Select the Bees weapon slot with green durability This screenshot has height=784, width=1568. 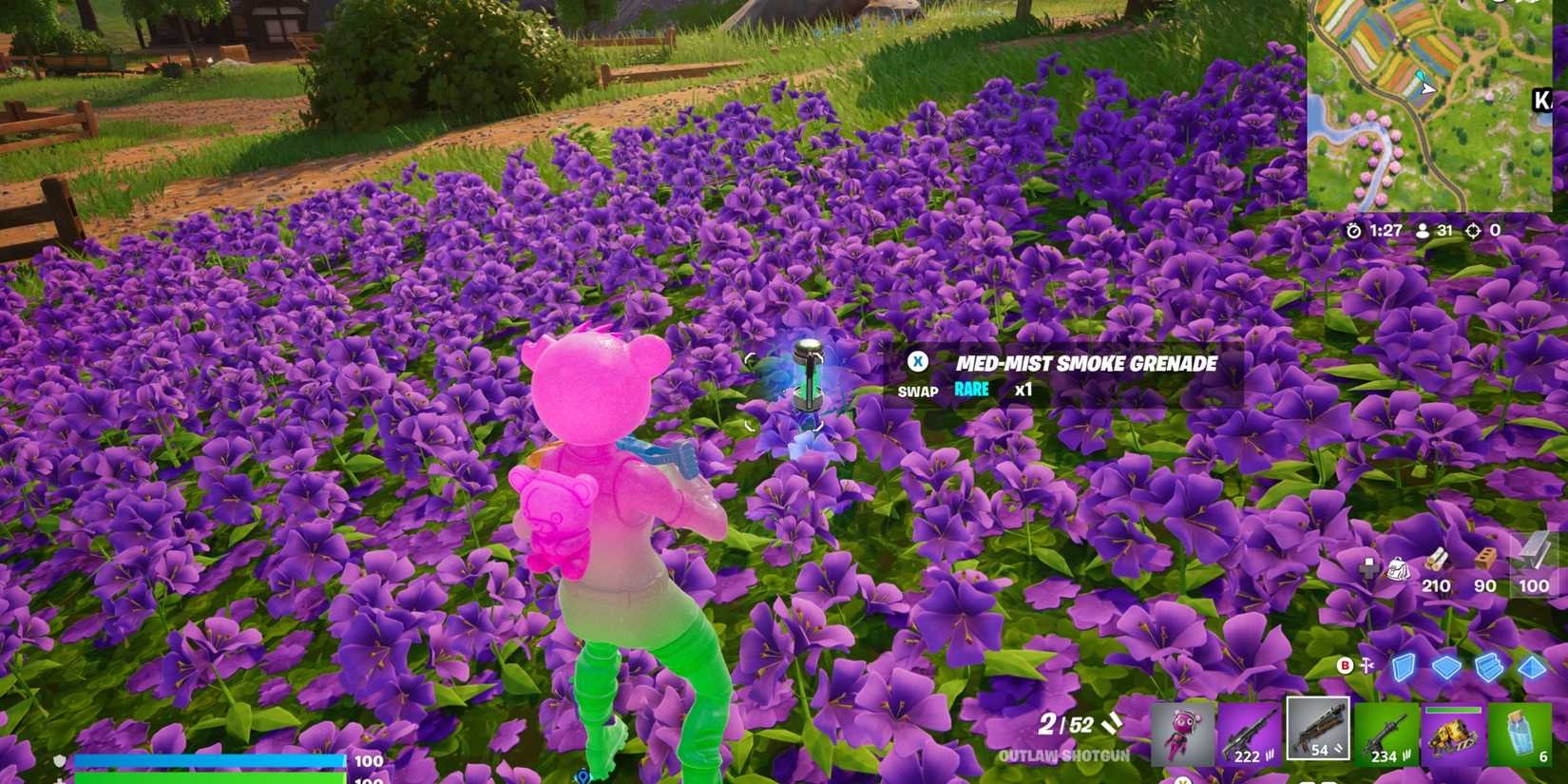pos(1454,732)
